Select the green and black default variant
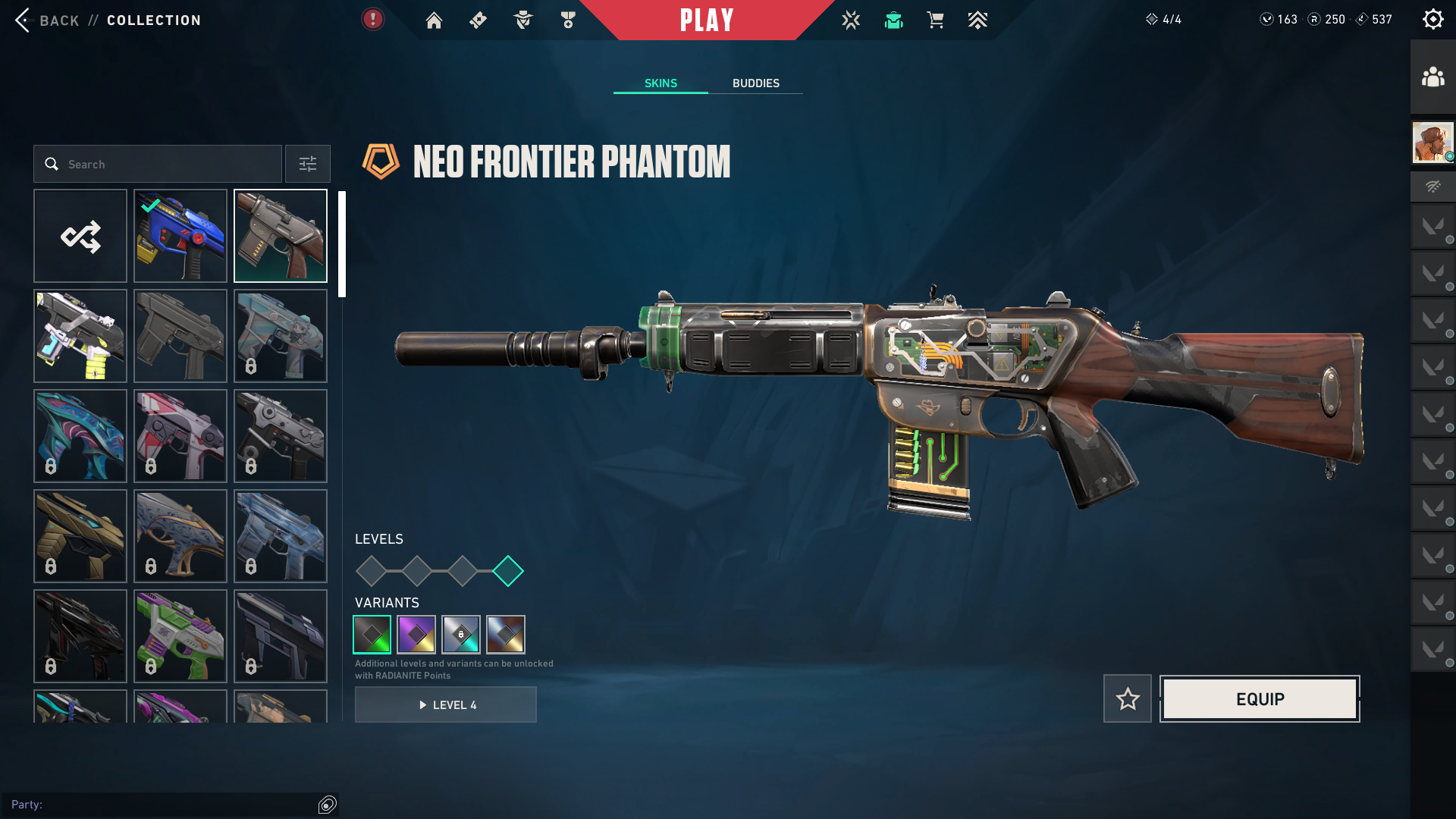 (x=372, y=635)
